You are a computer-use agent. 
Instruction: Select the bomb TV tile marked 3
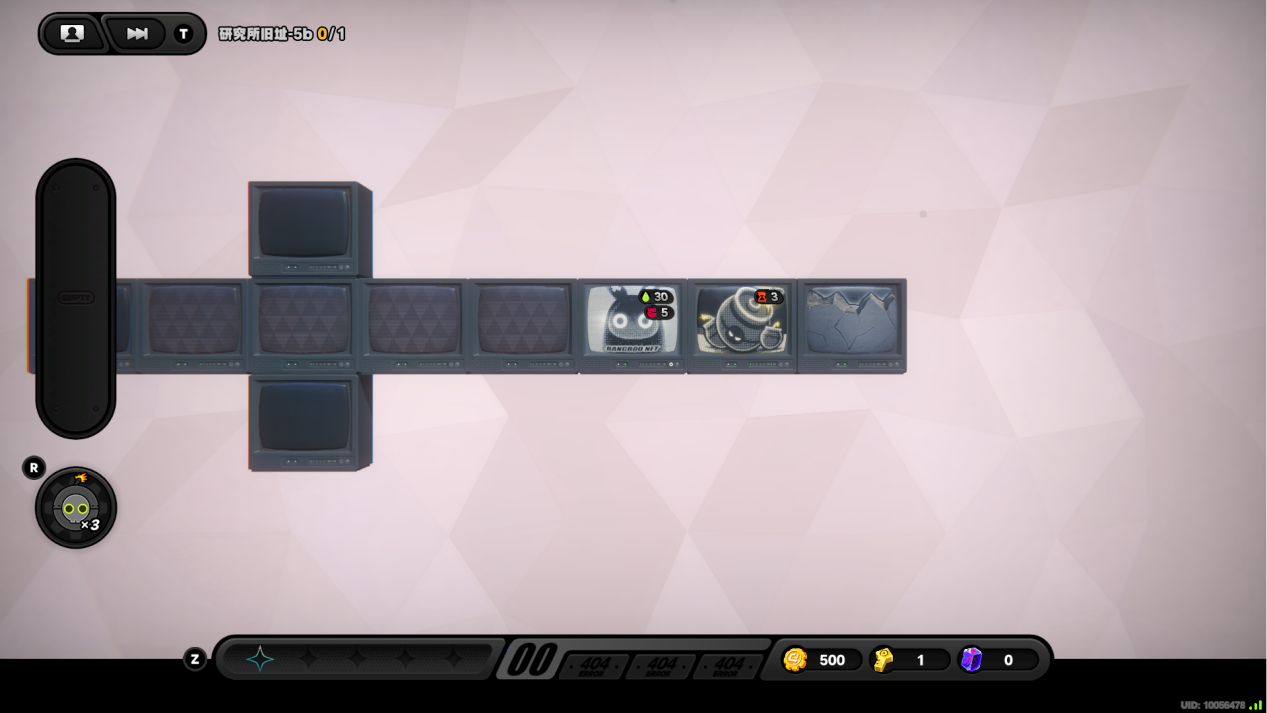[x=741, y=322]
